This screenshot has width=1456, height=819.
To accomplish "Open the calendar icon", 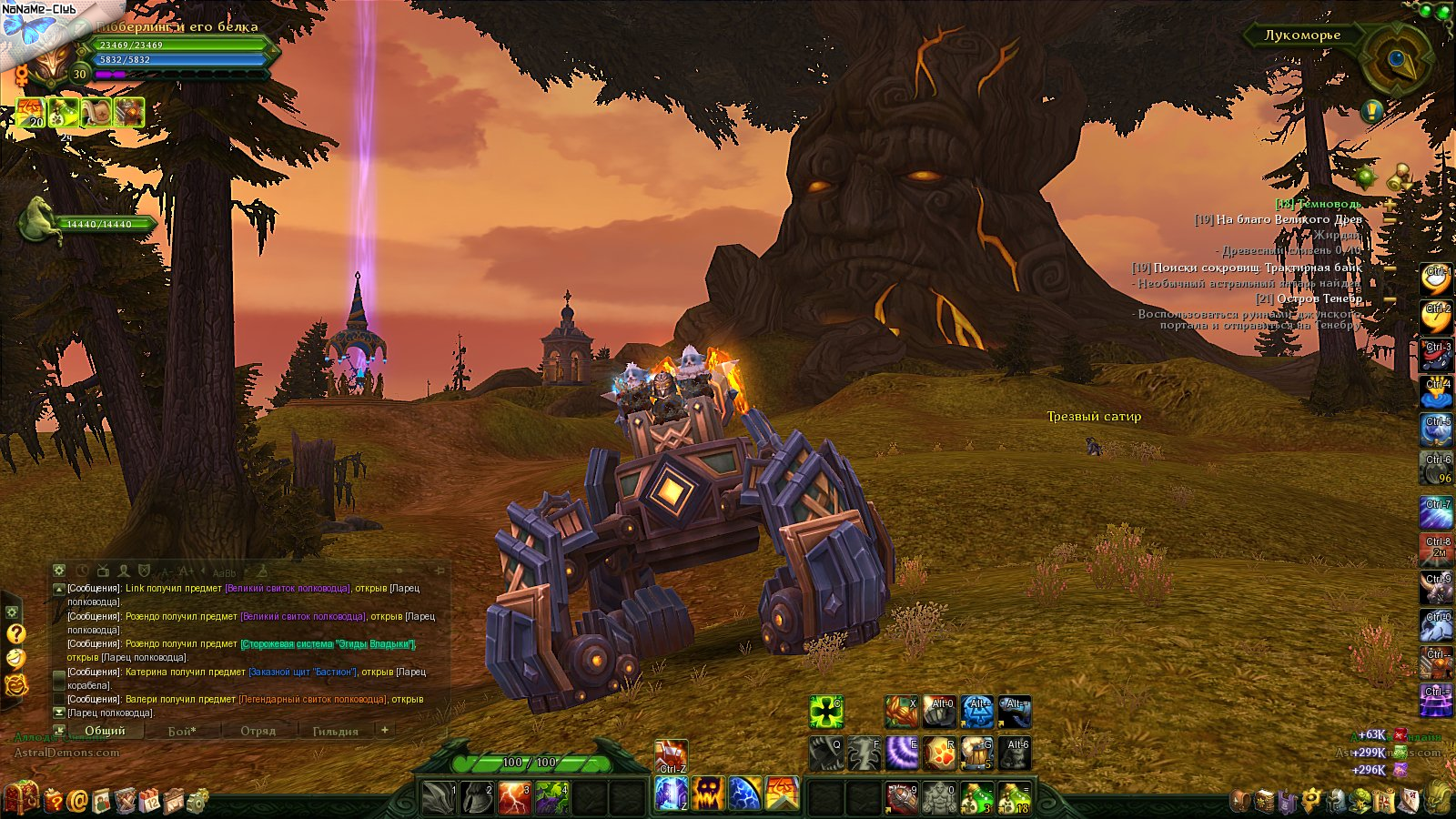I will 149,801.
